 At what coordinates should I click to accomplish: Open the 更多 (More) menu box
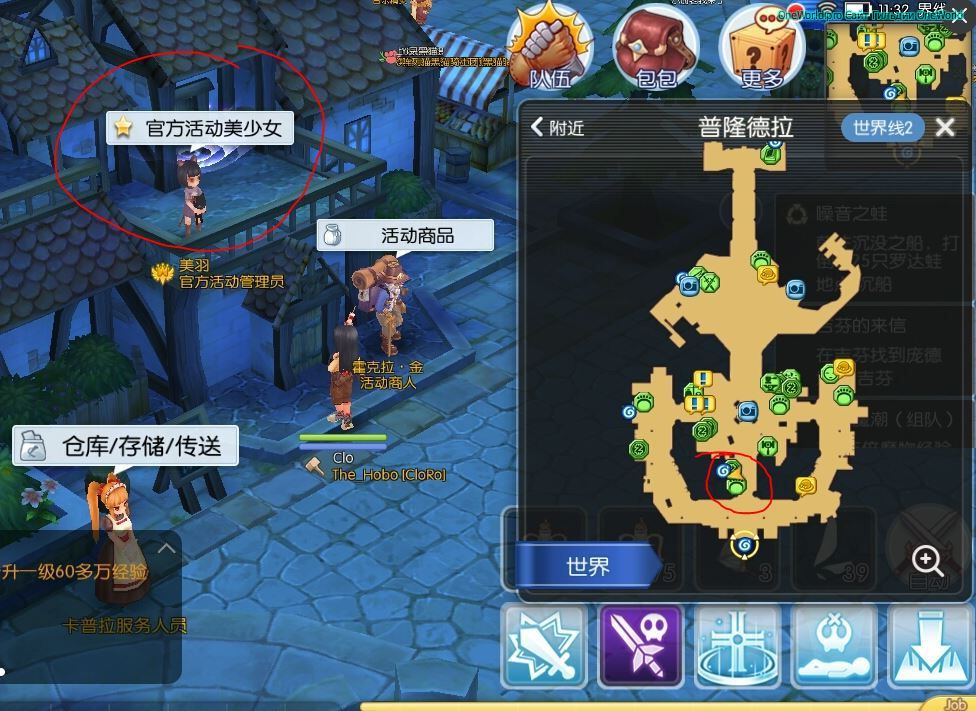coord(762,48)
